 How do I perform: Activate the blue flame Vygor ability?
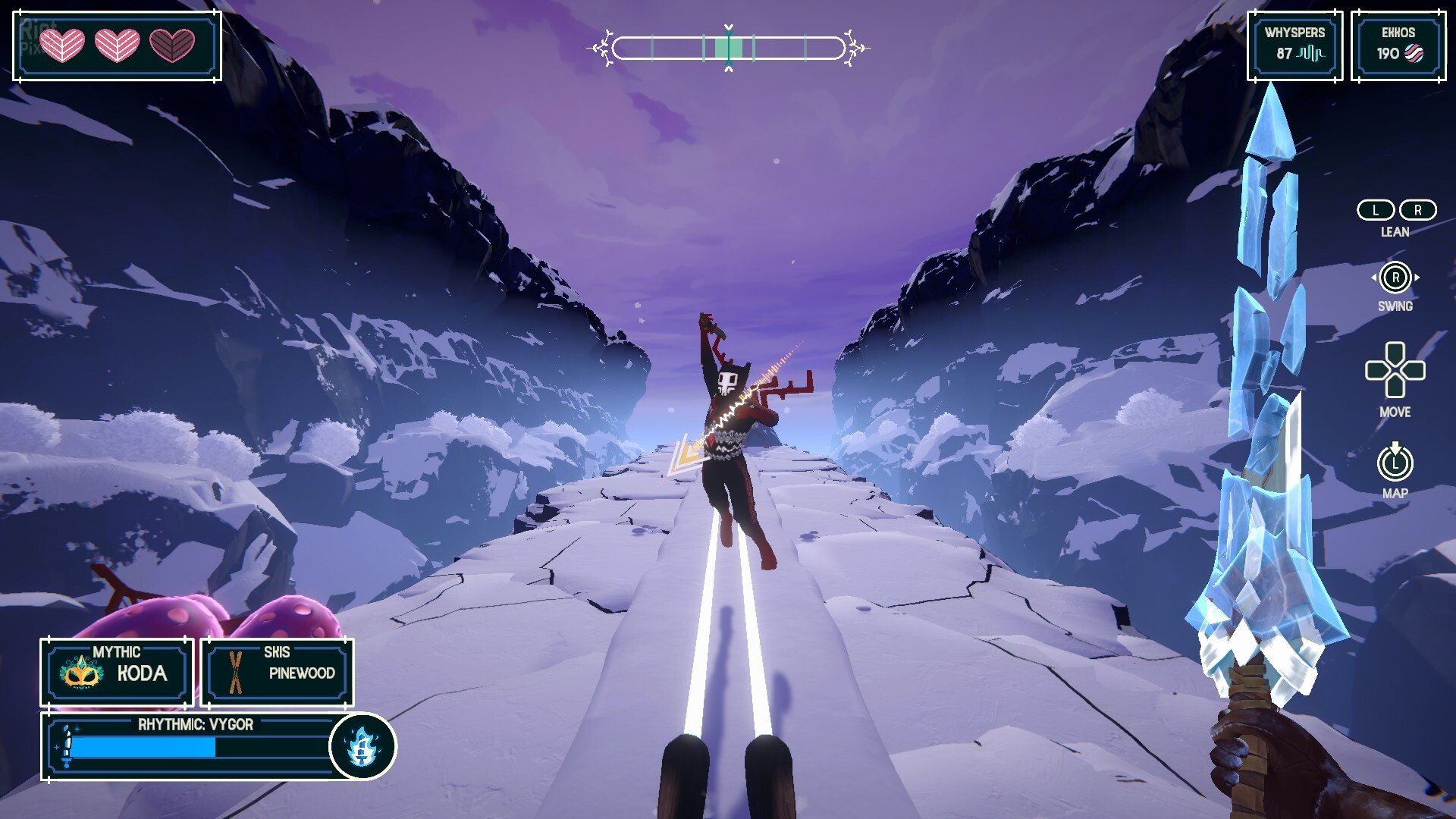click(362, 746)
